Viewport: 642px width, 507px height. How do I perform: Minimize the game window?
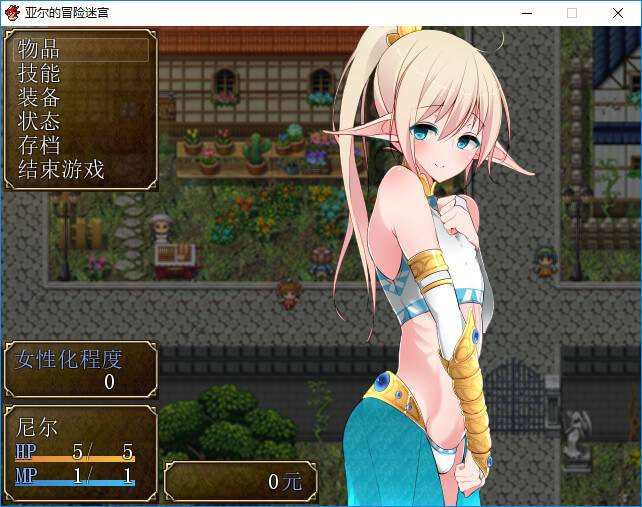pyautogui.click(x=526, y=13)
